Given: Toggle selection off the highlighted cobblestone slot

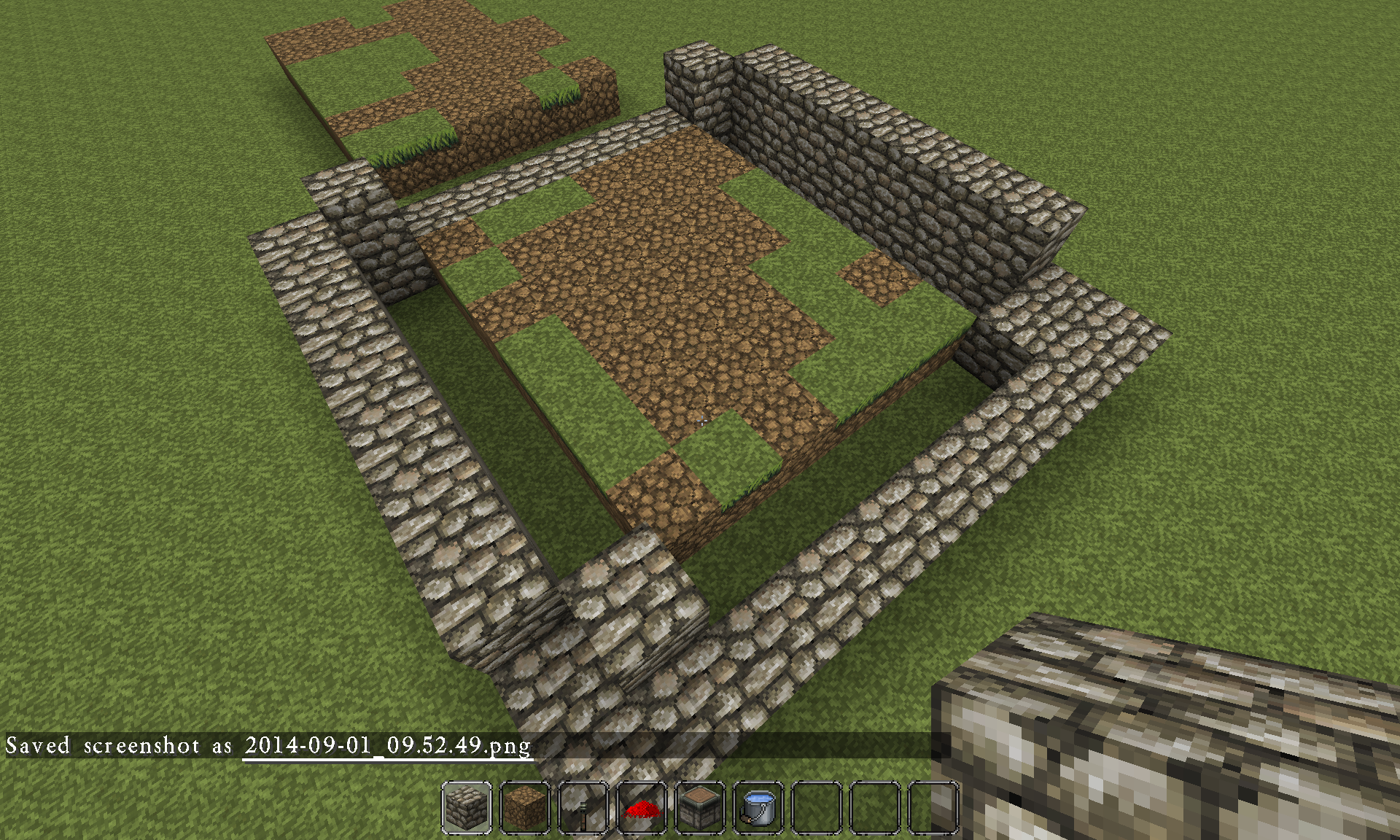Looking at the screenshot, I should (467, 809).
